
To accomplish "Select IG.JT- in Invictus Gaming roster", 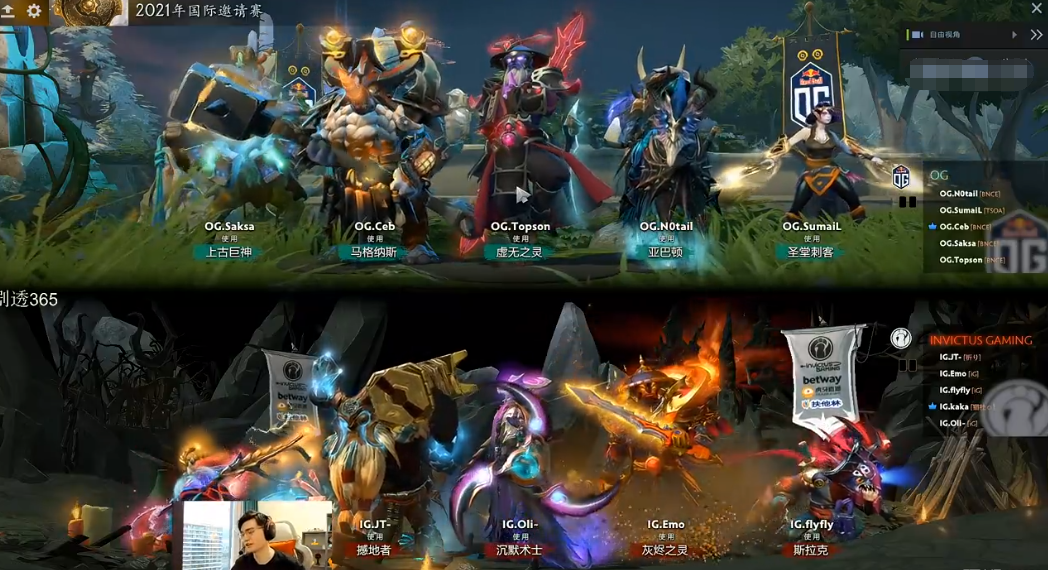I will (950, 357).
